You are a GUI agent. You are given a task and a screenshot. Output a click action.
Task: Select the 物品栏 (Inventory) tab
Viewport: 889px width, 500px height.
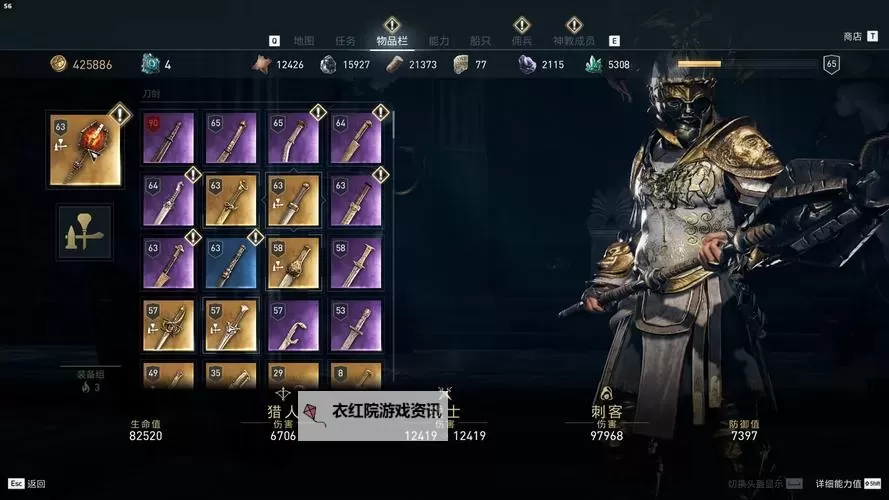pyautogui.click(x=391, y=41)
